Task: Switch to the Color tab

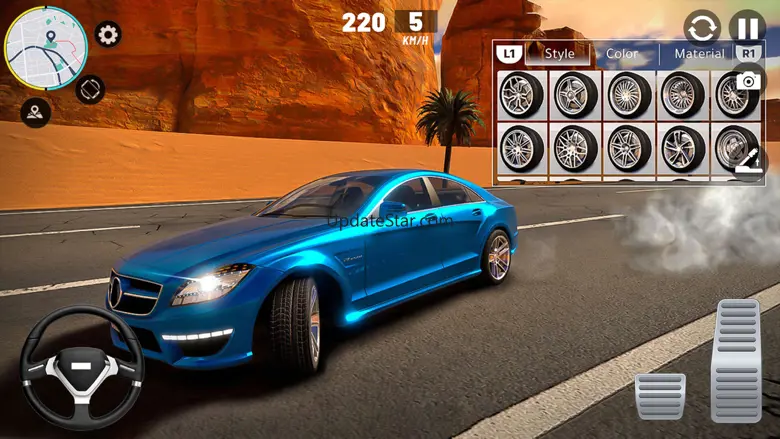Action: point(622,54)
